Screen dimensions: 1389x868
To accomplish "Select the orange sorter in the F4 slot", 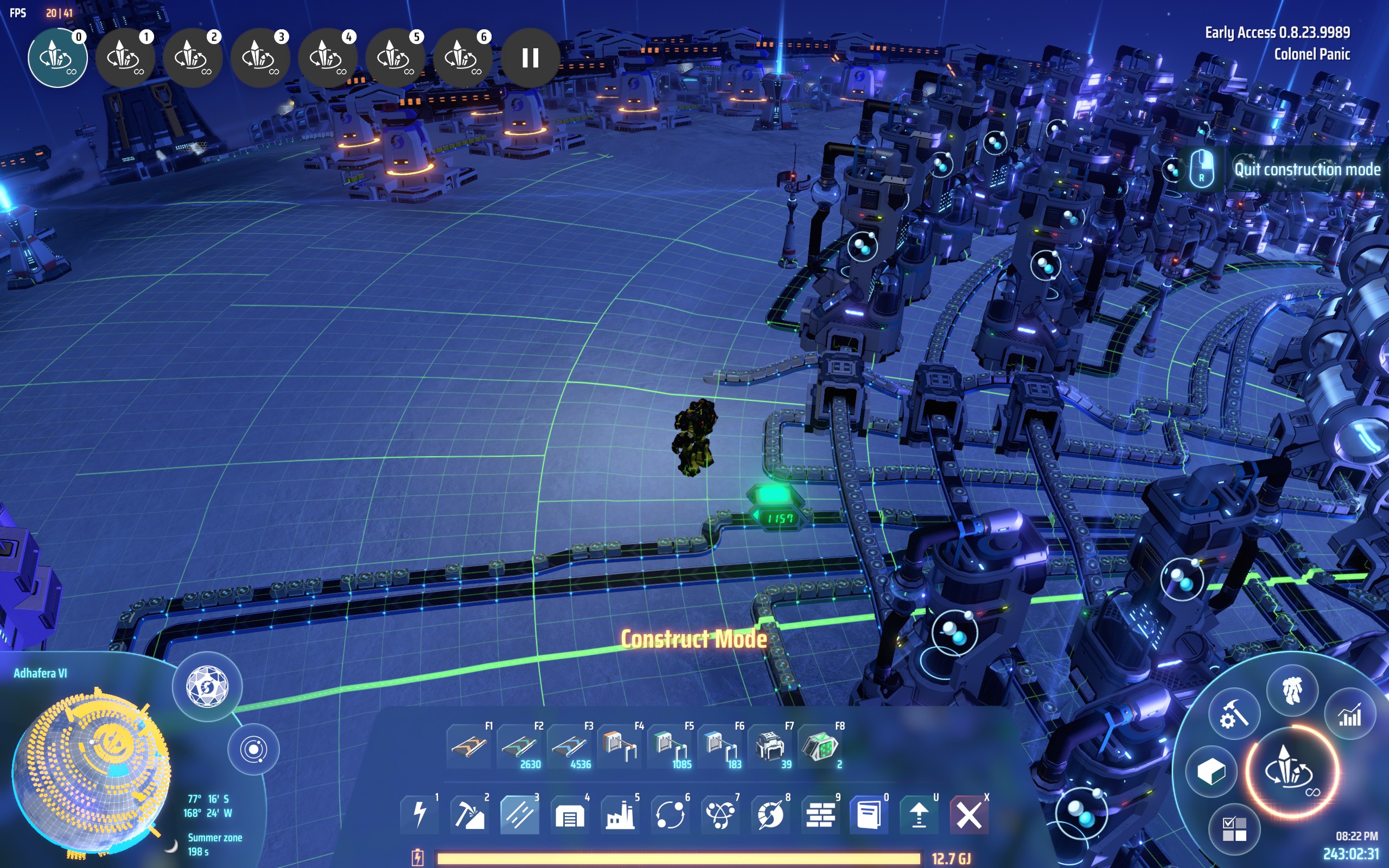I will point(619,747).
